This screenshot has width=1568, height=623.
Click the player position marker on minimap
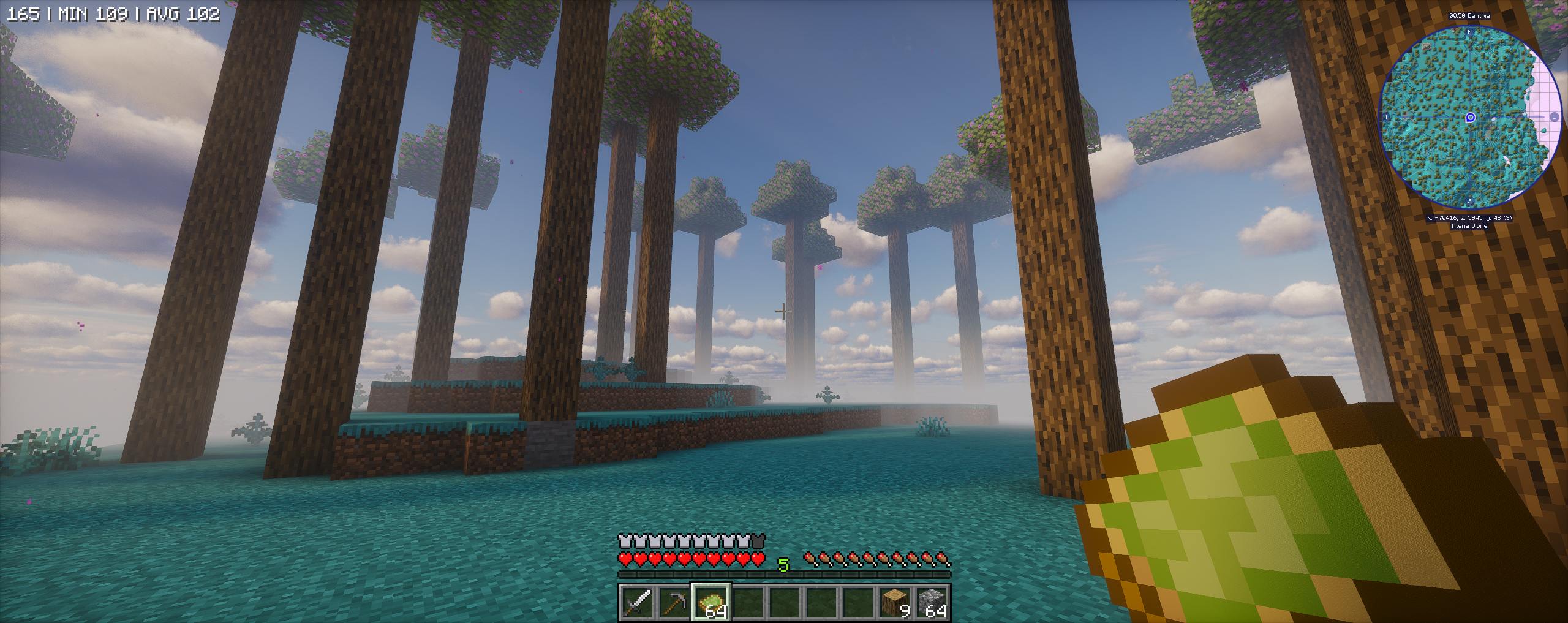pos(1470,118)
